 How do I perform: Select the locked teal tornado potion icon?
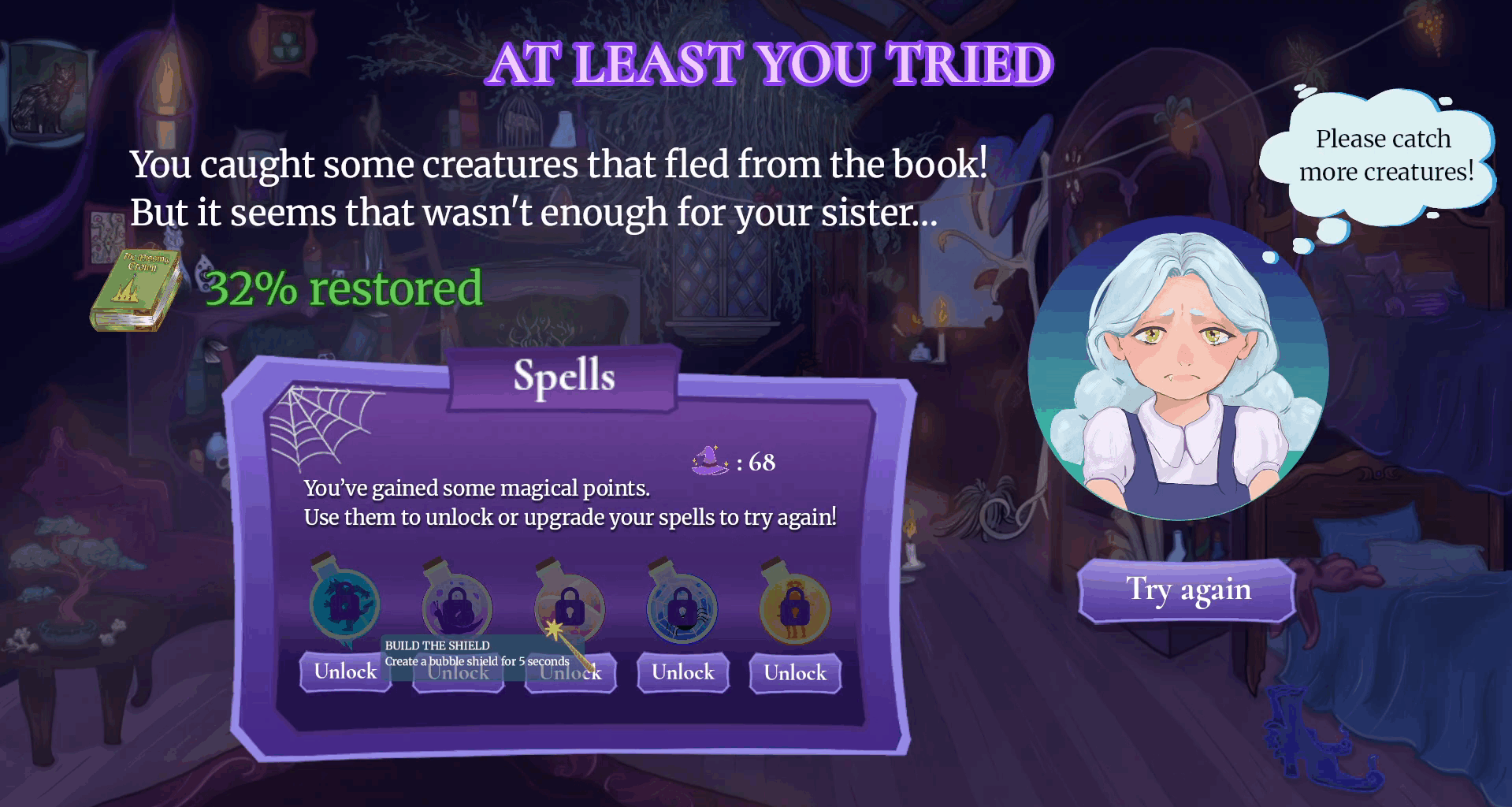click(x=344, y=604)
